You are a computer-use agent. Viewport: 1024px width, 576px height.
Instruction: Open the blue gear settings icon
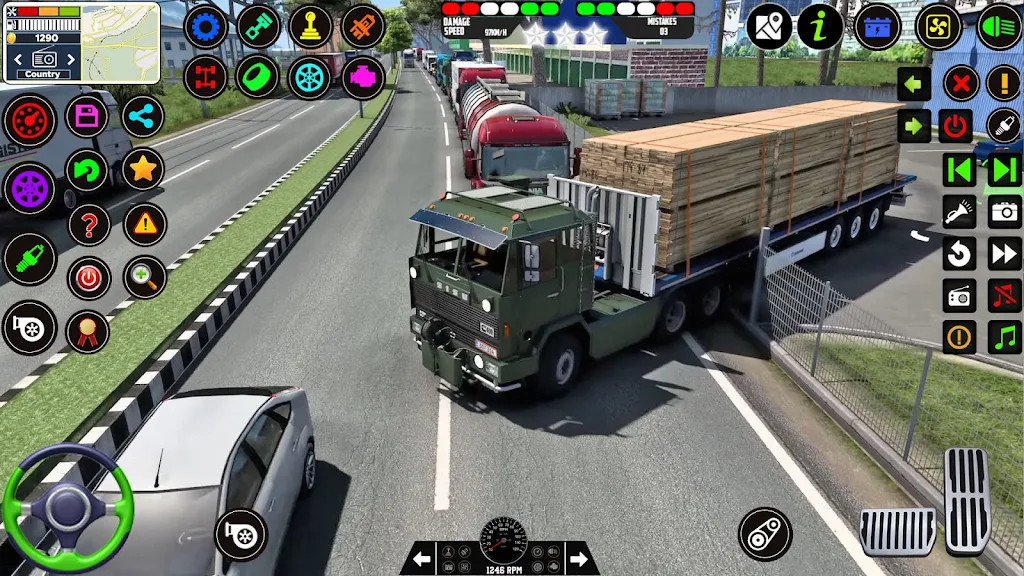click(206, 27)
